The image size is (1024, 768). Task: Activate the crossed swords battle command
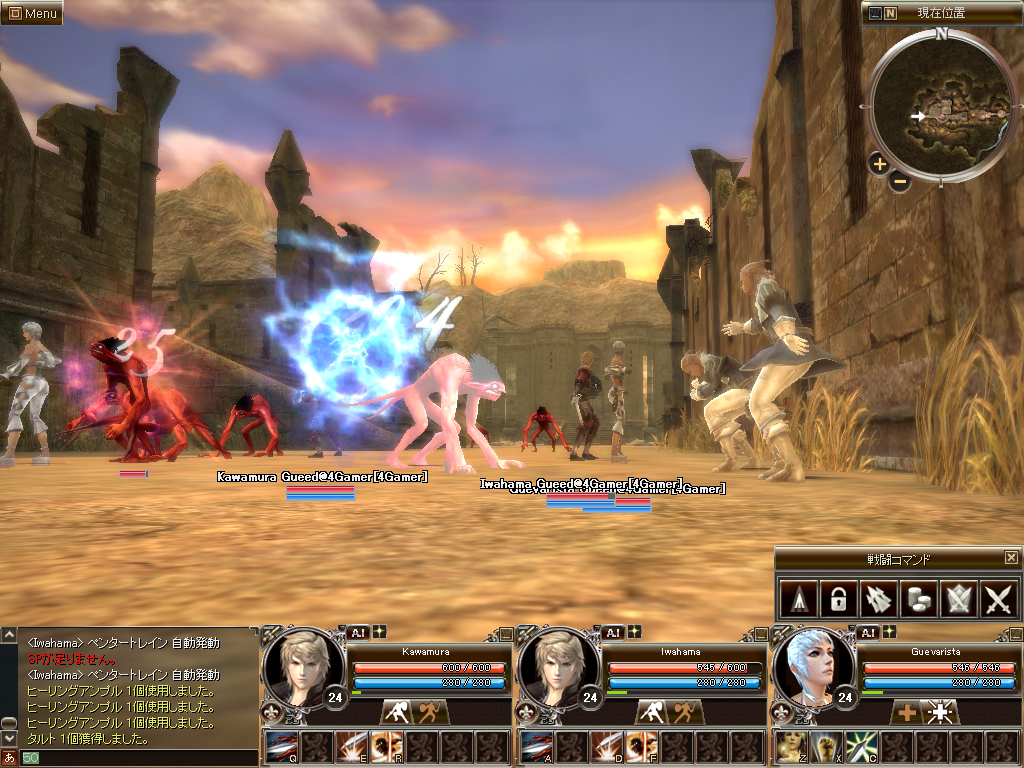(998, 599)
